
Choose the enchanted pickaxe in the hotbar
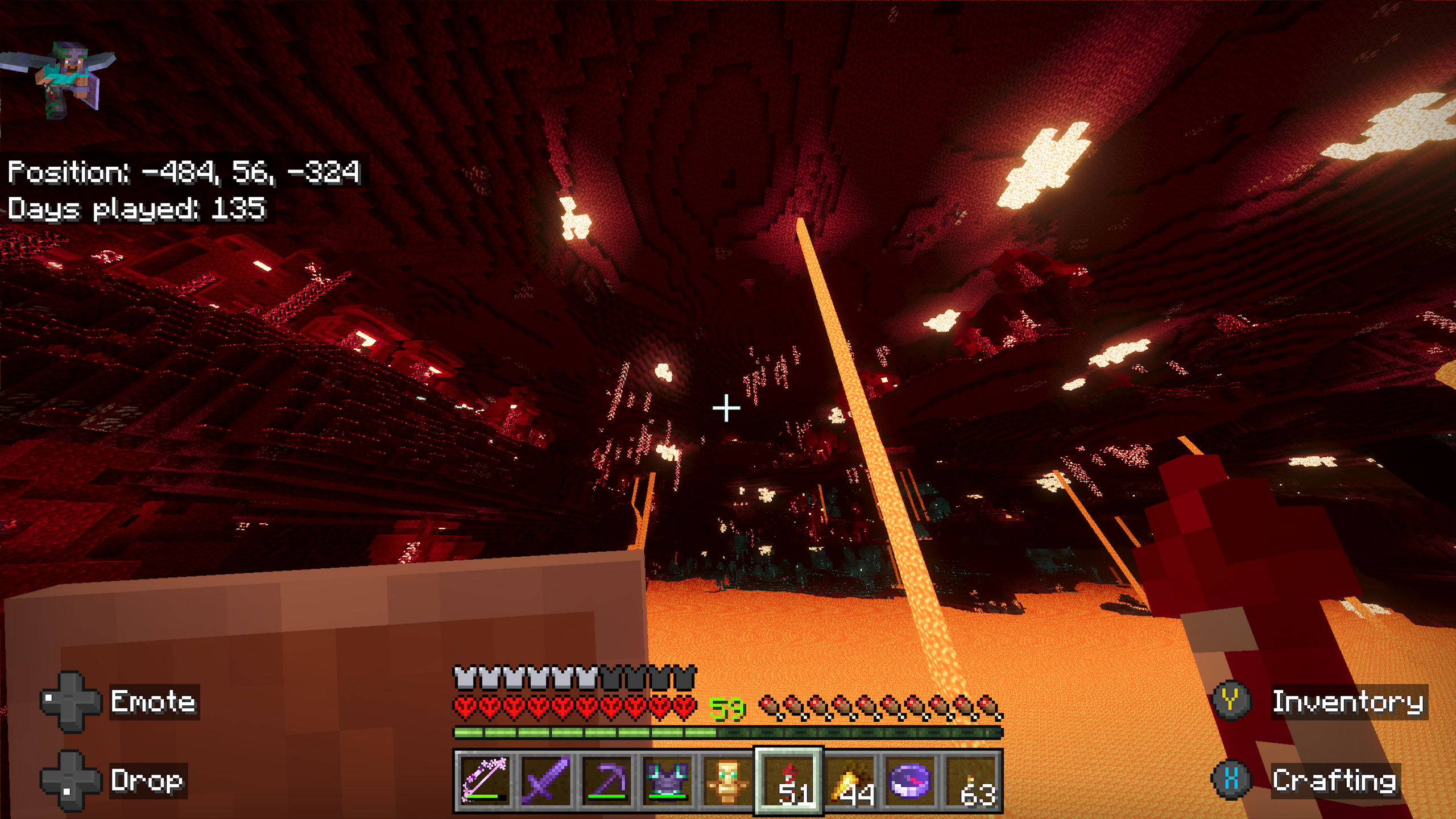coord(606,780)
